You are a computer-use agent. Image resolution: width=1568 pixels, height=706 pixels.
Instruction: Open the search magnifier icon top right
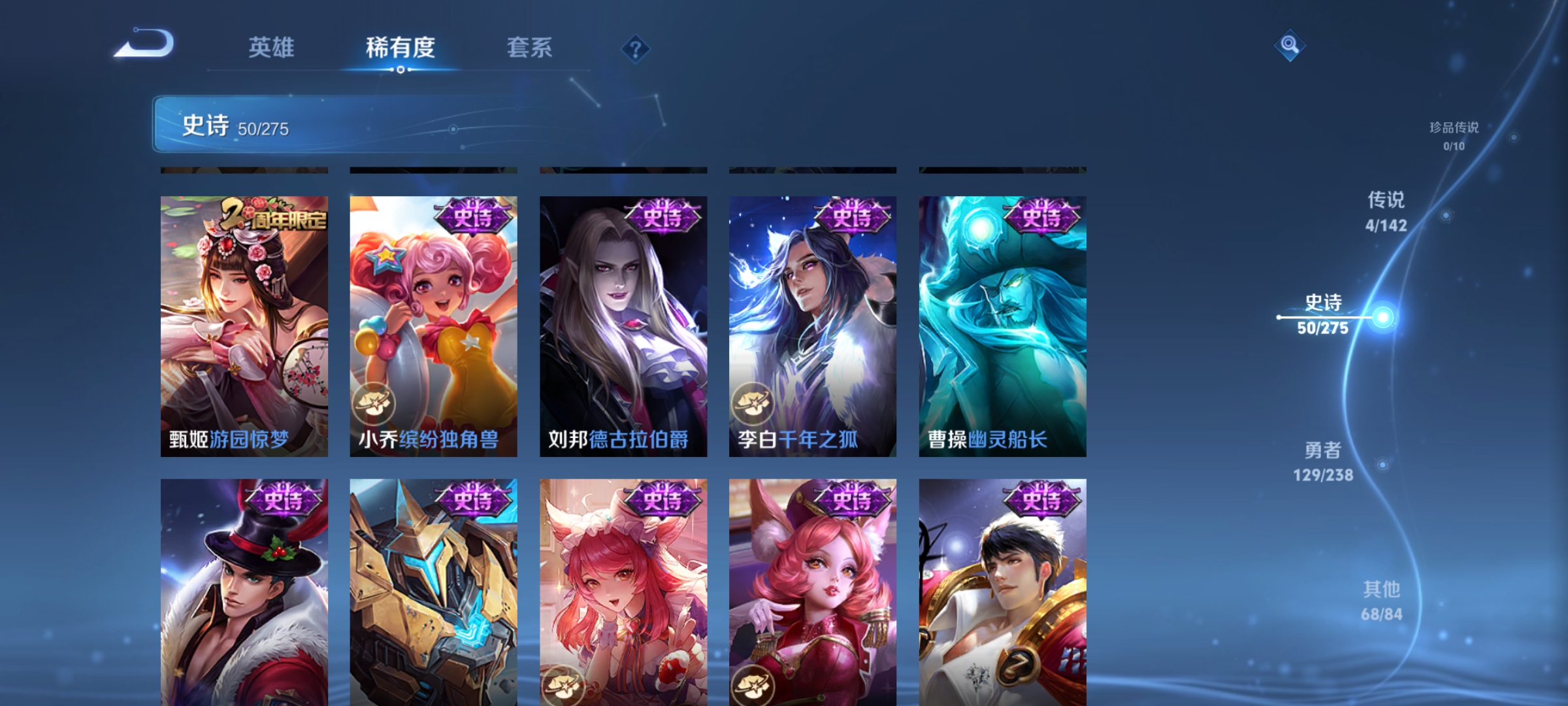point(1291,44)
